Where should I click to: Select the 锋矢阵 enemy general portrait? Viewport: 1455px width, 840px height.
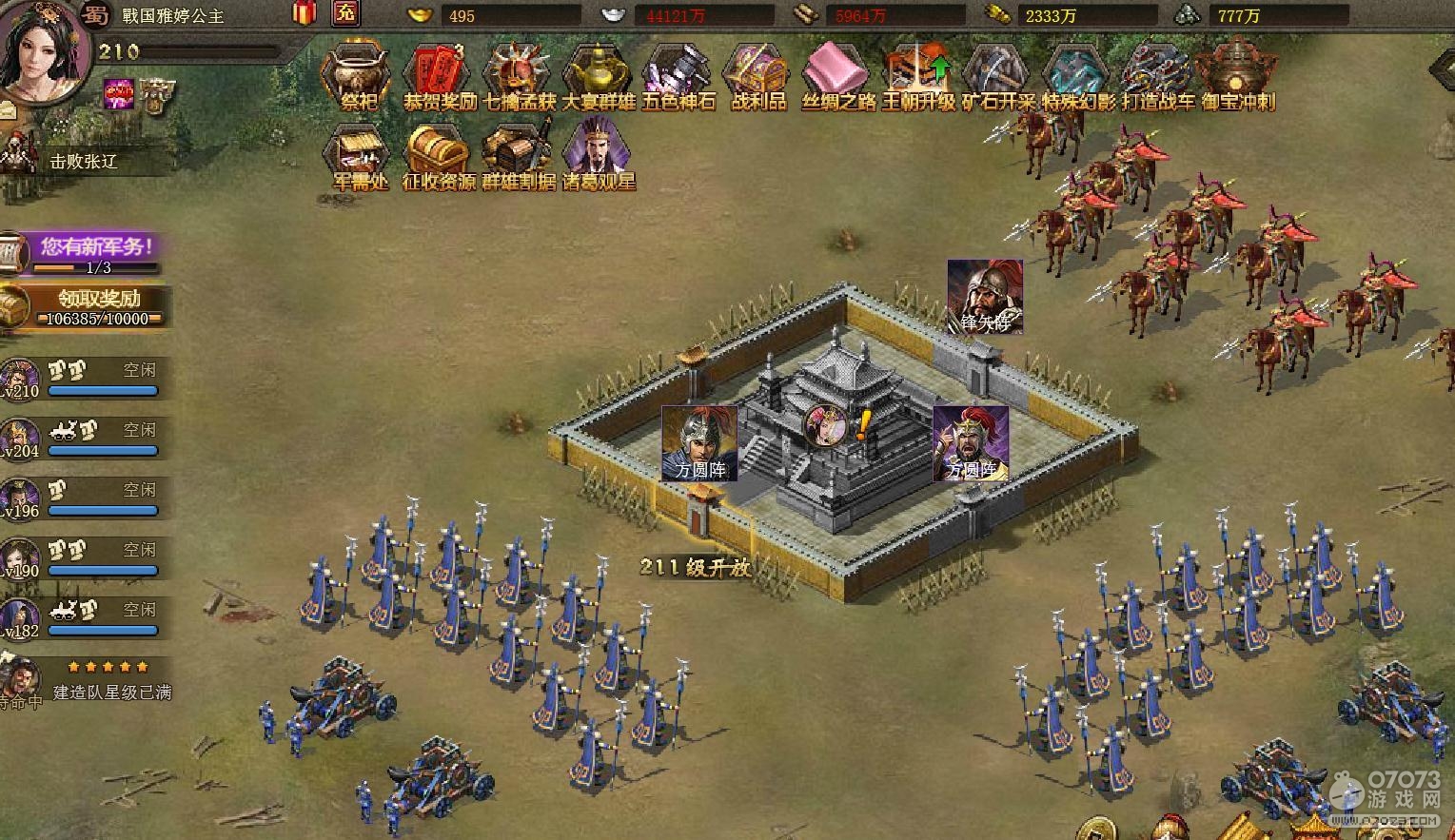pyautogui.click(x=985, y=295)
